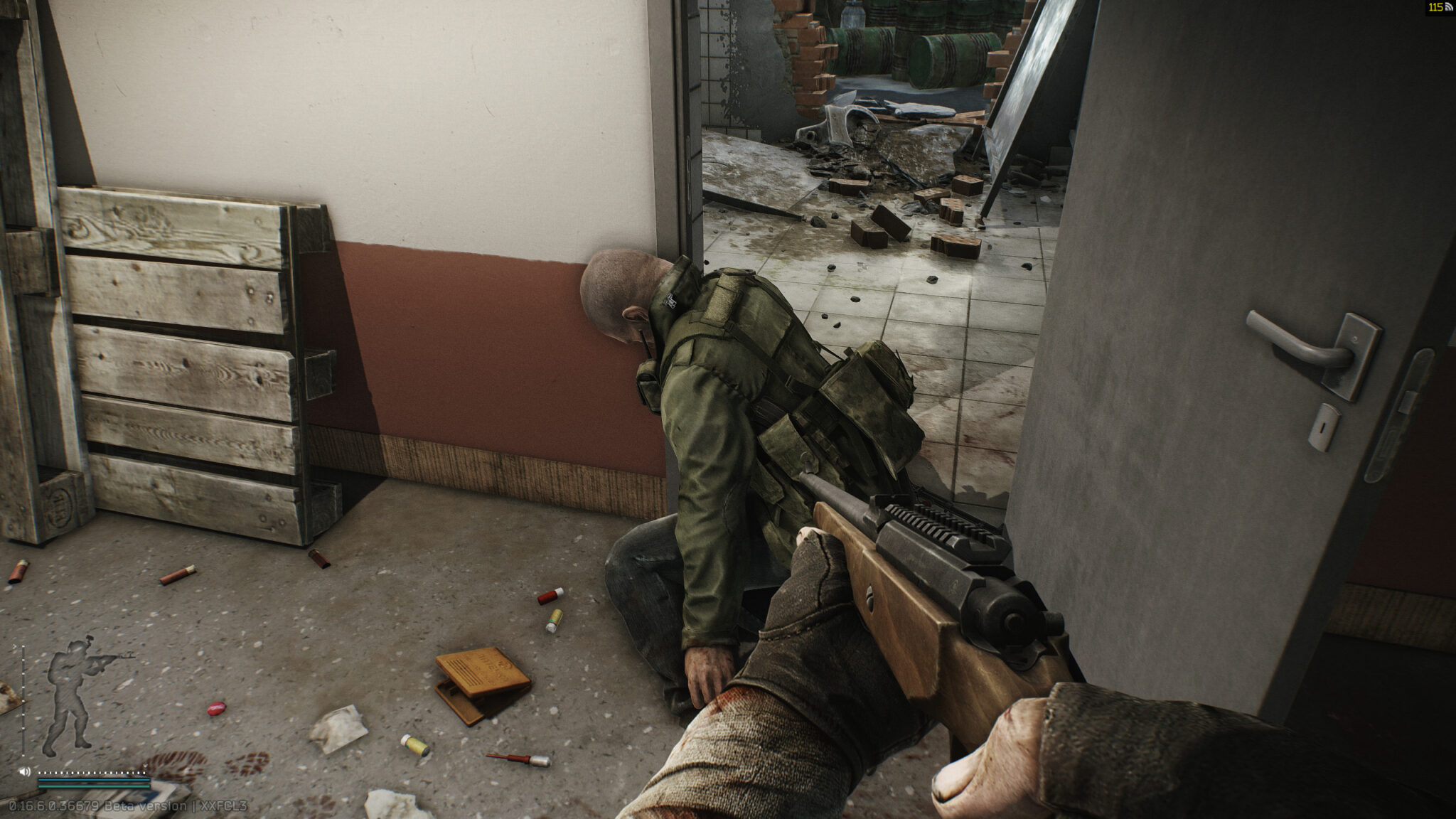
Task: Click the version text 0.16.6.0.36679 Beta version
Action: (x=100, y=806)
